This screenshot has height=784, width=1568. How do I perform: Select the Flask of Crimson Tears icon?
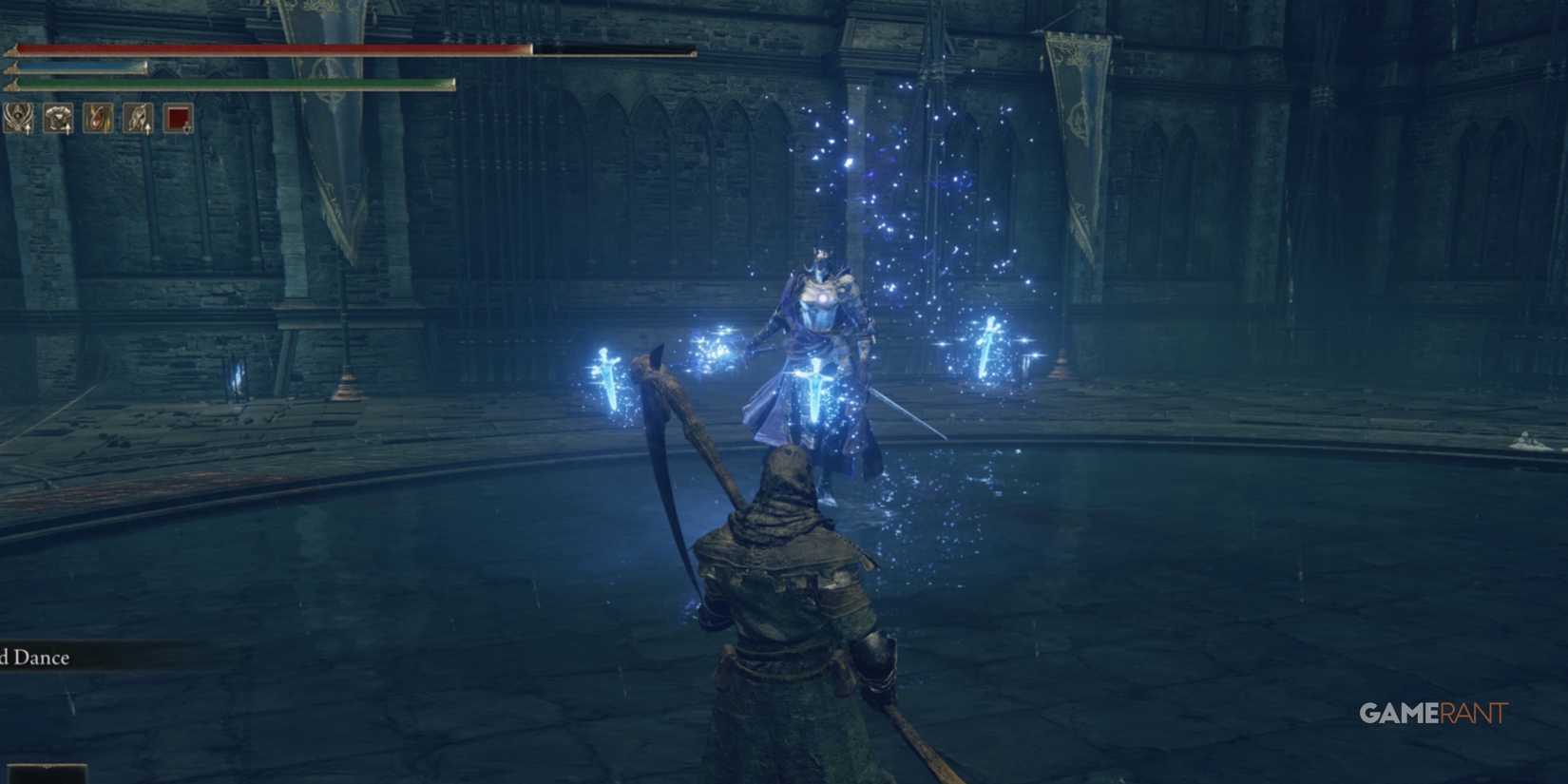pos(97,119)
